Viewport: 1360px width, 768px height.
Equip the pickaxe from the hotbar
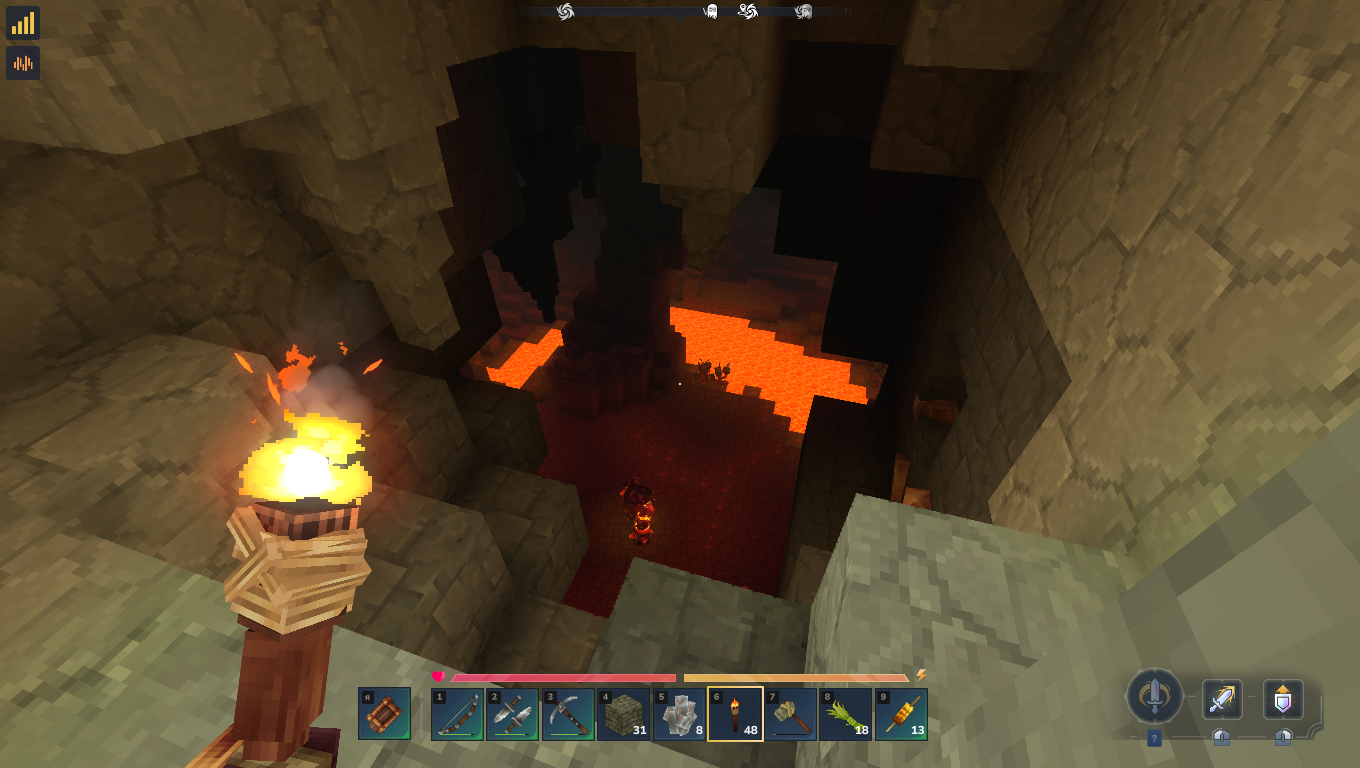coord(568,714)
